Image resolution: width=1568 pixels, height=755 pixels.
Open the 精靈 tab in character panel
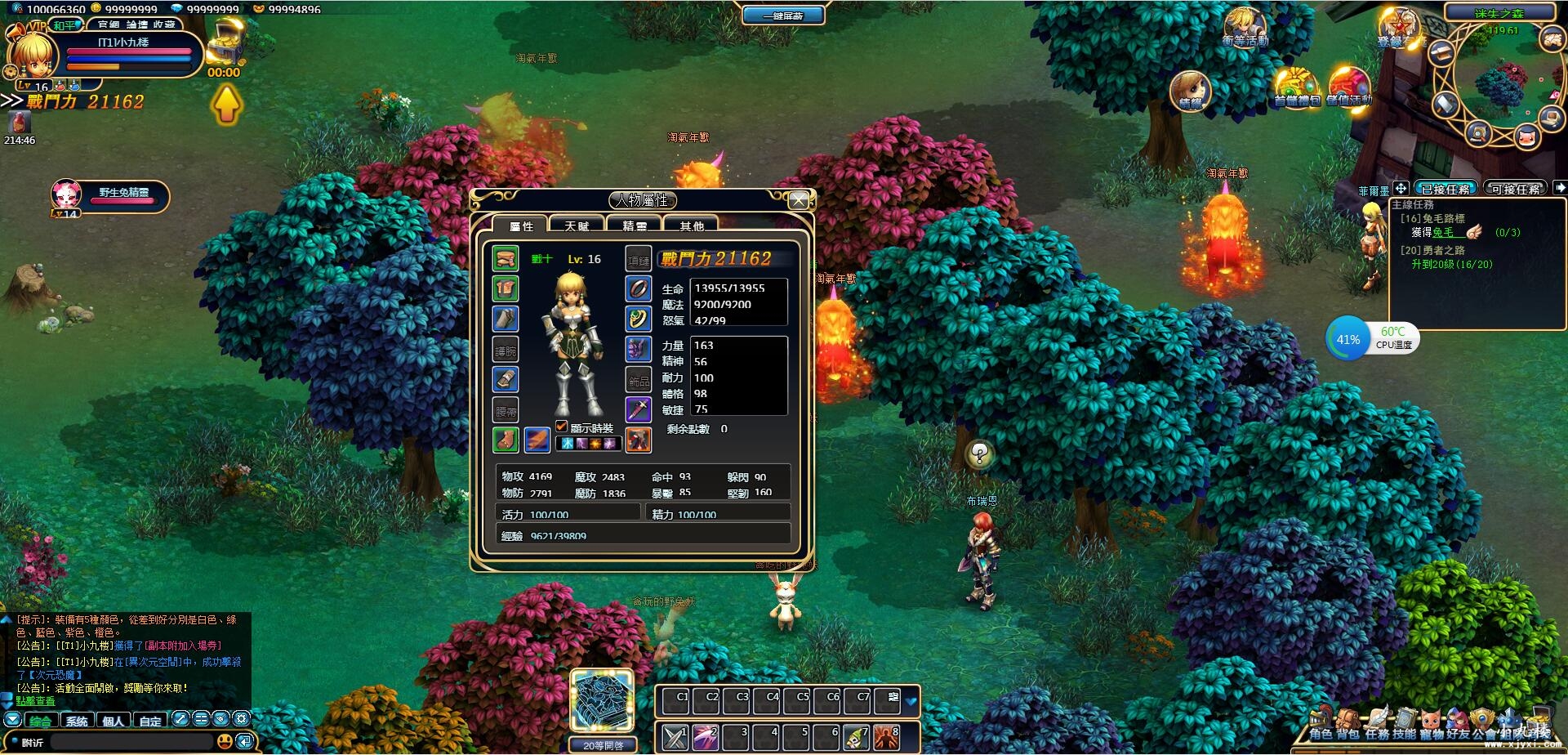click(634, 226)
